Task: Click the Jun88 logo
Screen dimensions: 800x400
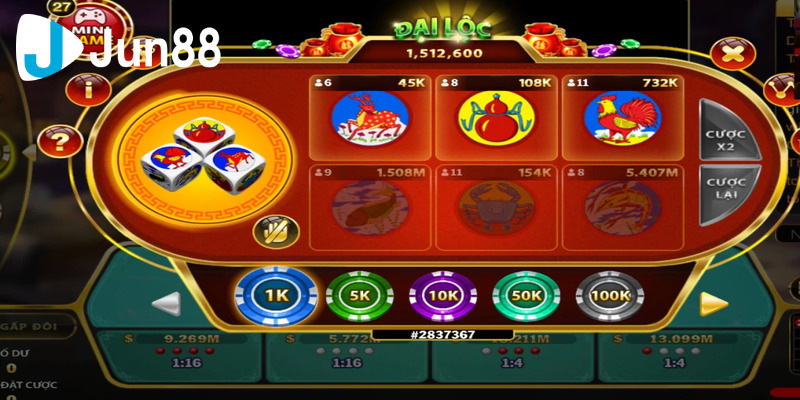Action: click(118, 46)
